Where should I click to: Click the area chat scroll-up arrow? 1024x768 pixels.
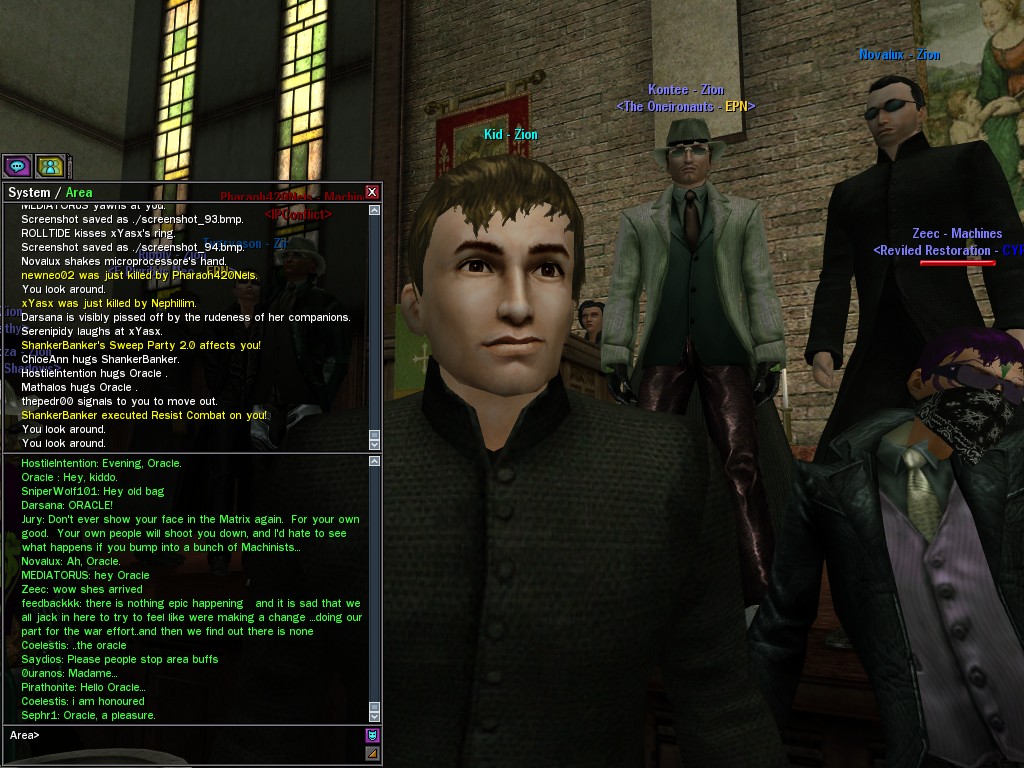click(x=375, y=462)
